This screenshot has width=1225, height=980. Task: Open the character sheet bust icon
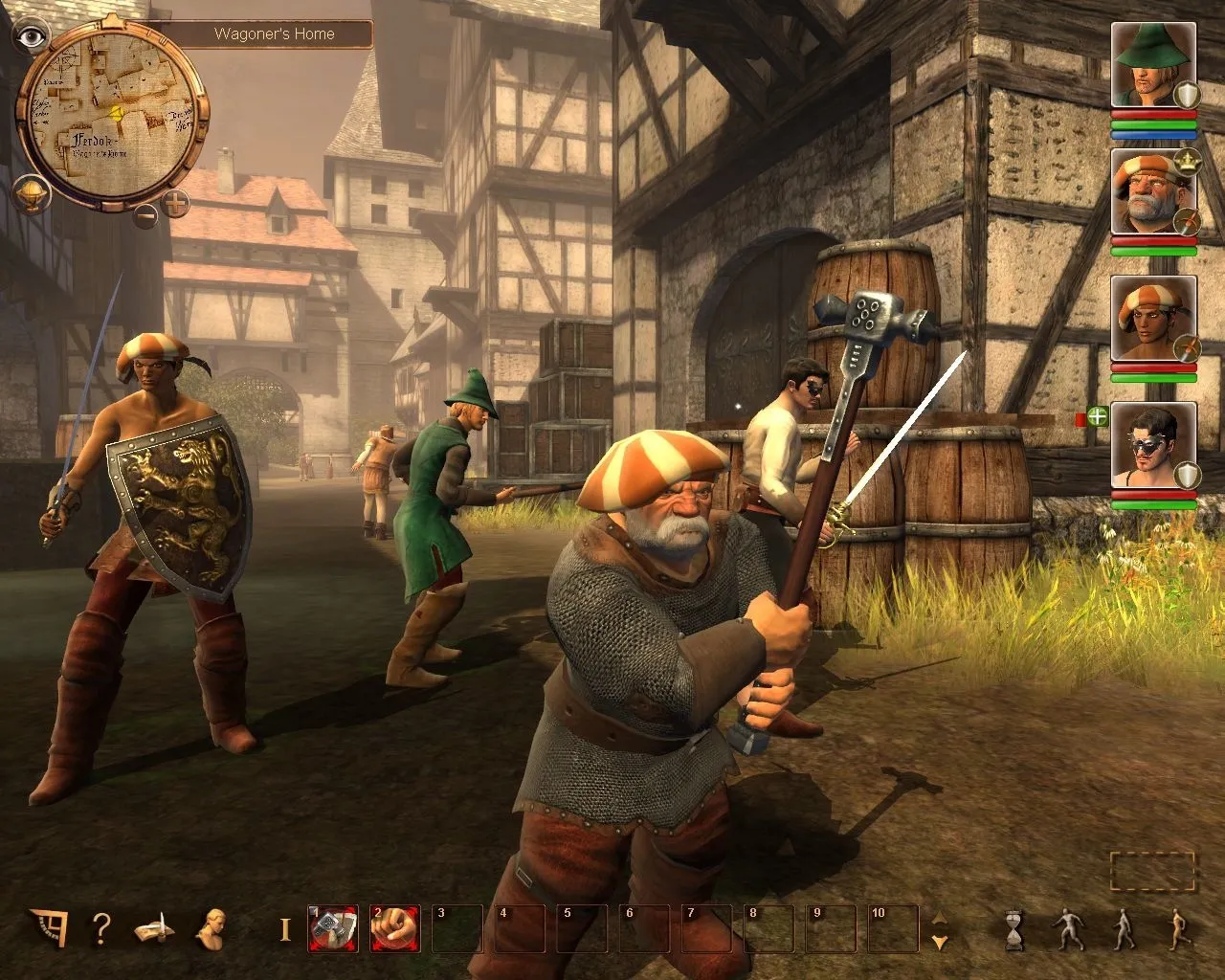[211, 928]
